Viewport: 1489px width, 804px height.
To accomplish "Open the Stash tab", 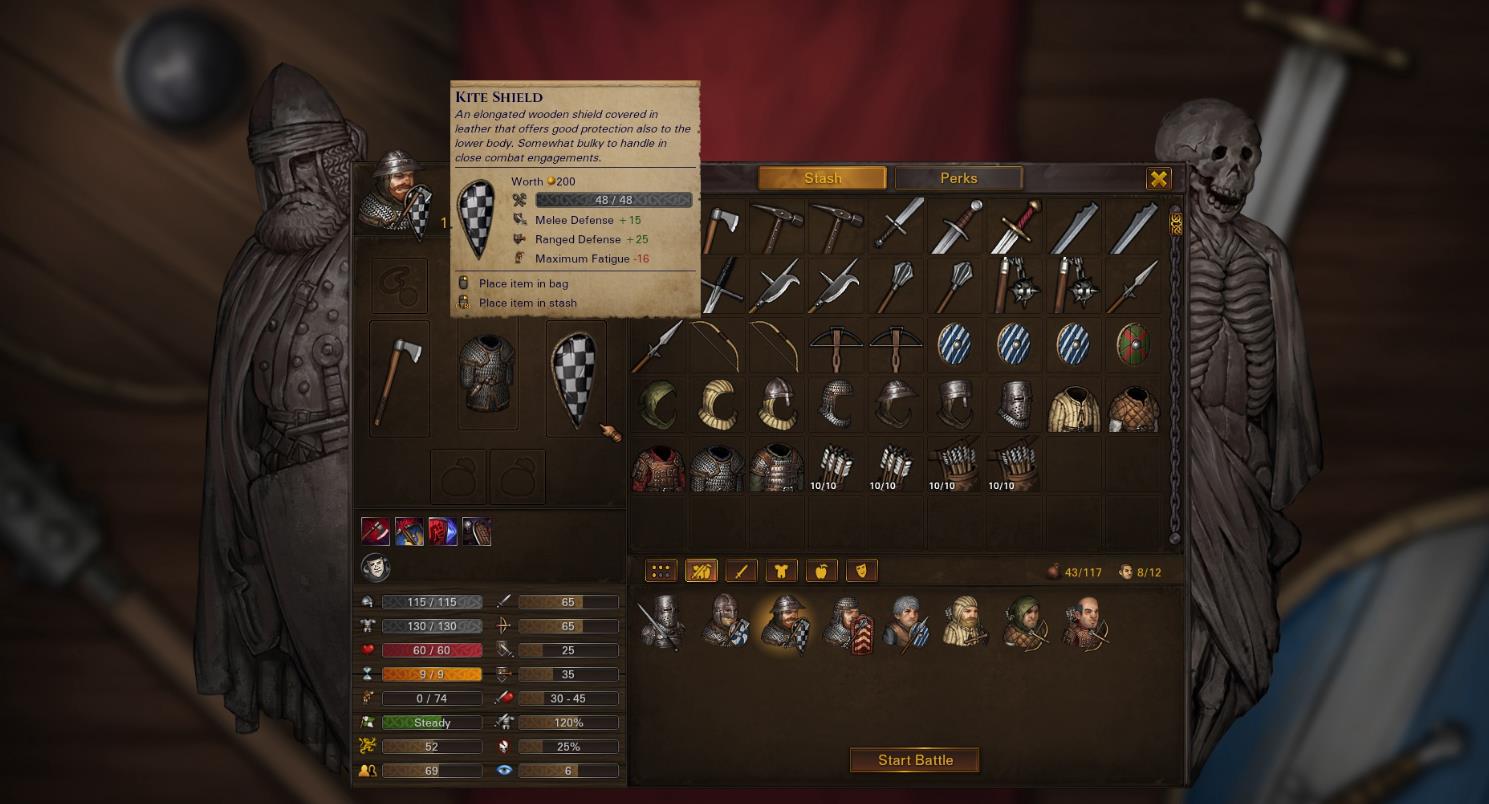I will pyautogui.click(x=822, y=178).
